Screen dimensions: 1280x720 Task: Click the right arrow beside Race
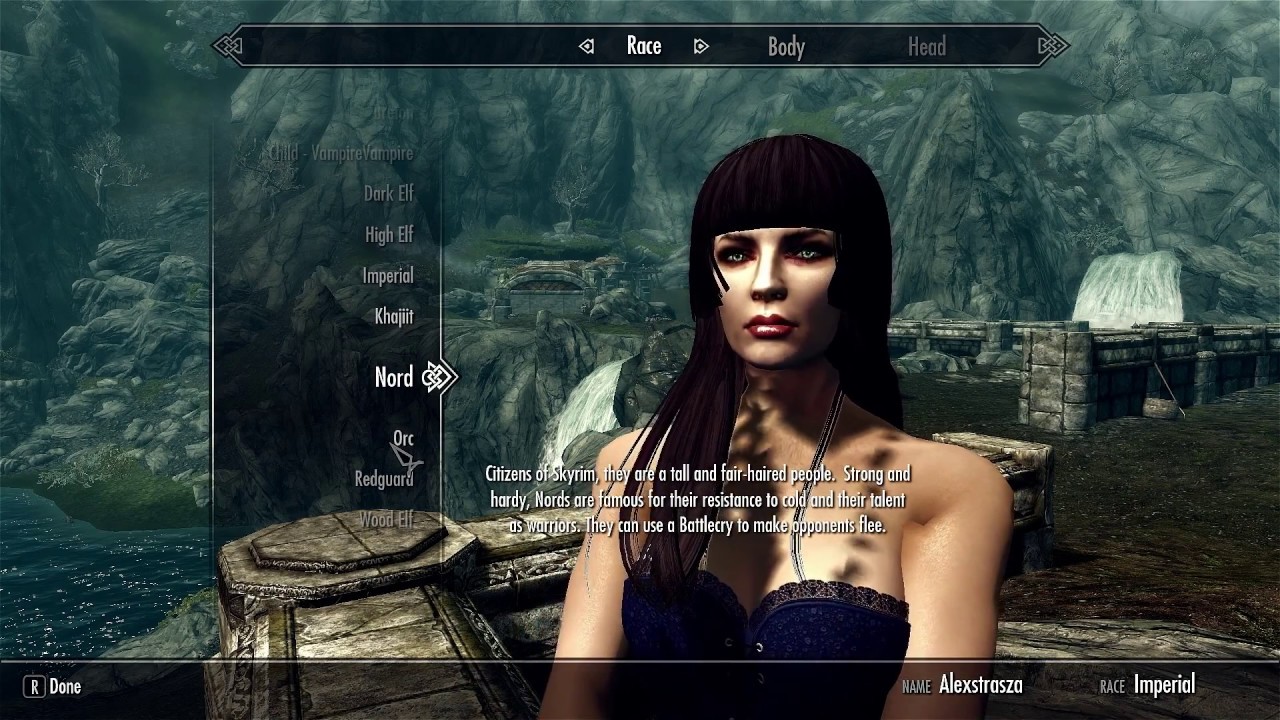click(x=701, y=47)
